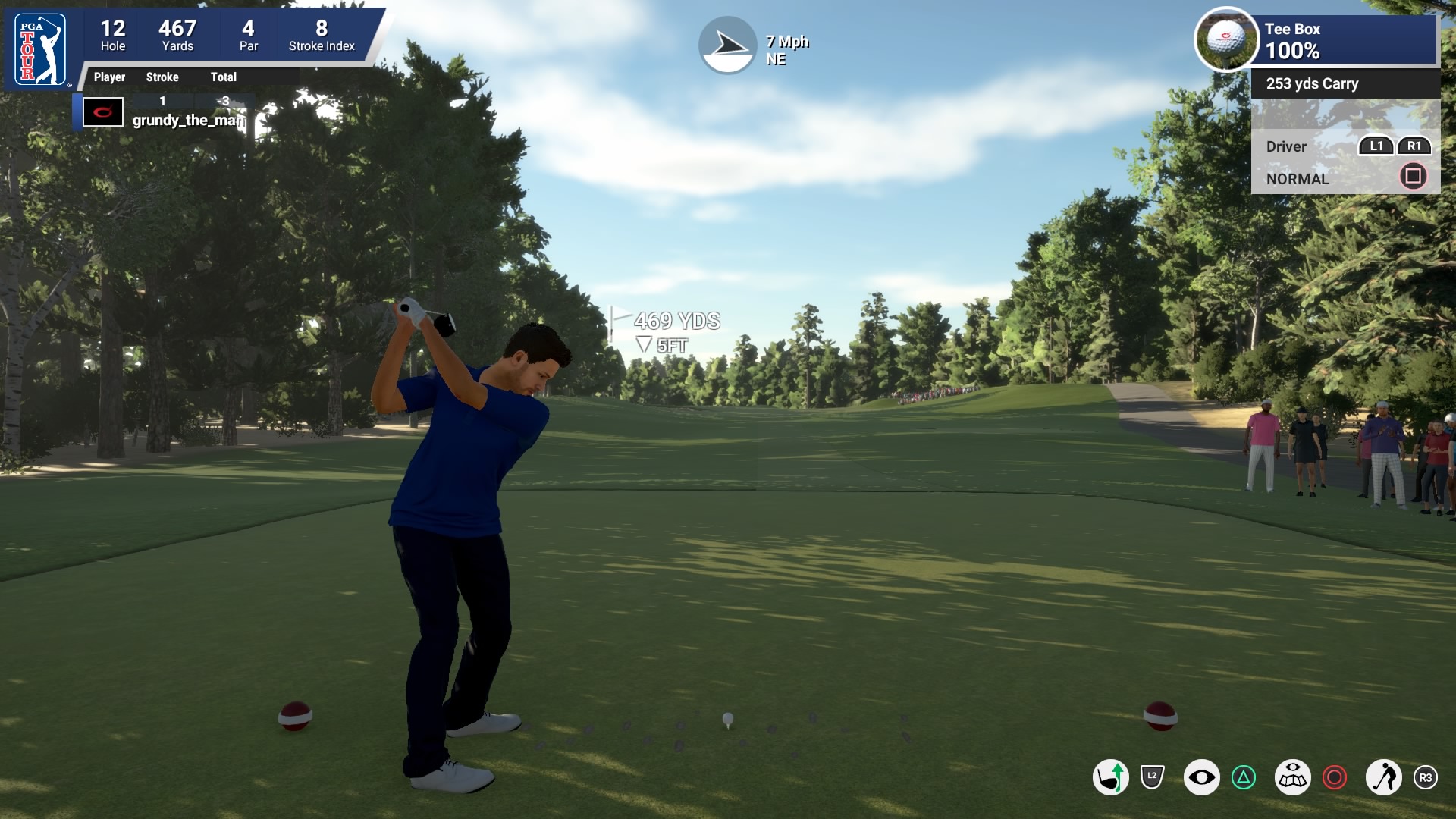Select the Total column header
1456x819 pixels.
(224, 77)
